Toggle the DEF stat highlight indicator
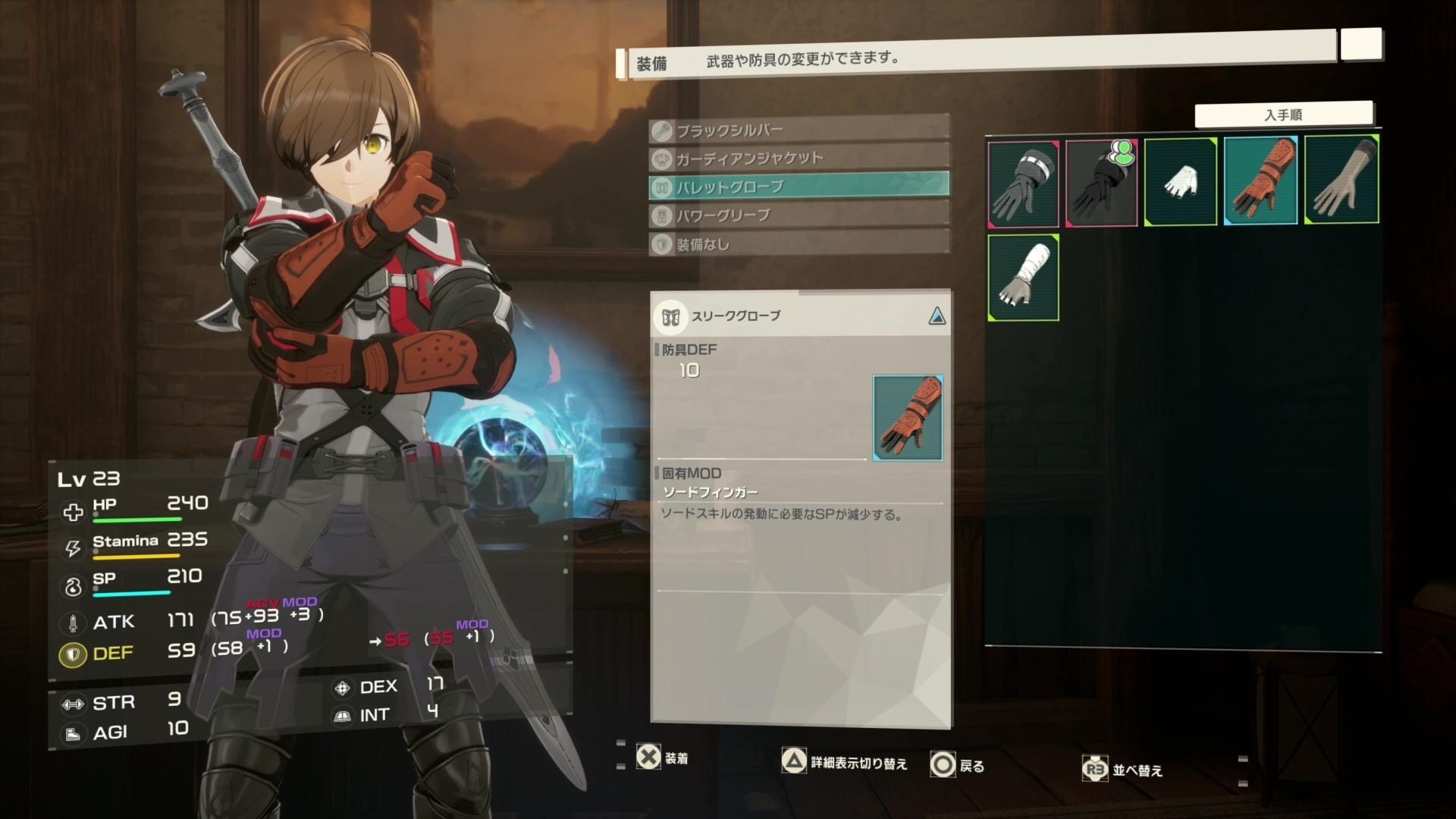This screenshot has width=1456, height=819. pos(73,653)
